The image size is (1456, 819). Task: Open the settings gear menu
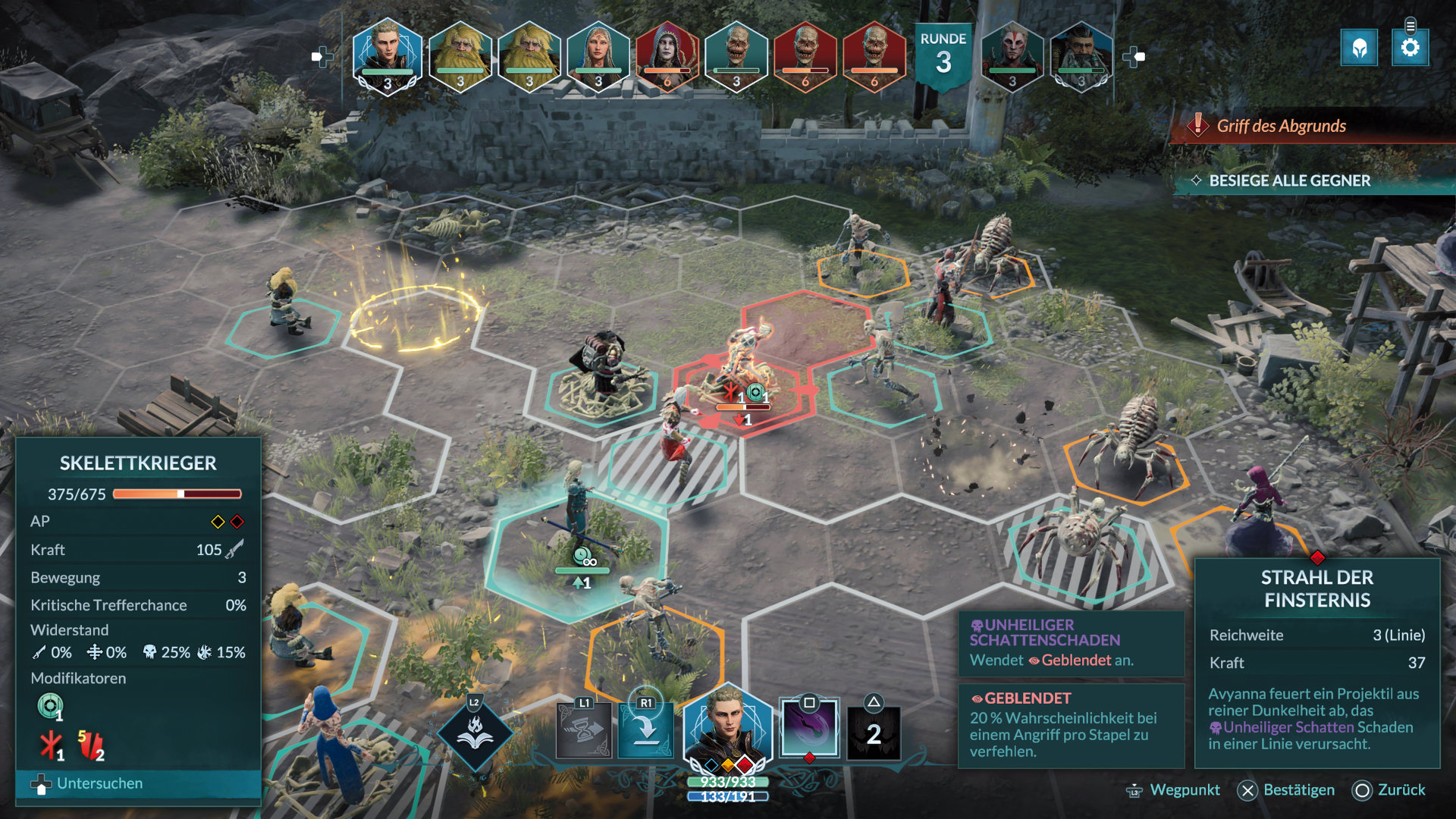[1410, 48]
